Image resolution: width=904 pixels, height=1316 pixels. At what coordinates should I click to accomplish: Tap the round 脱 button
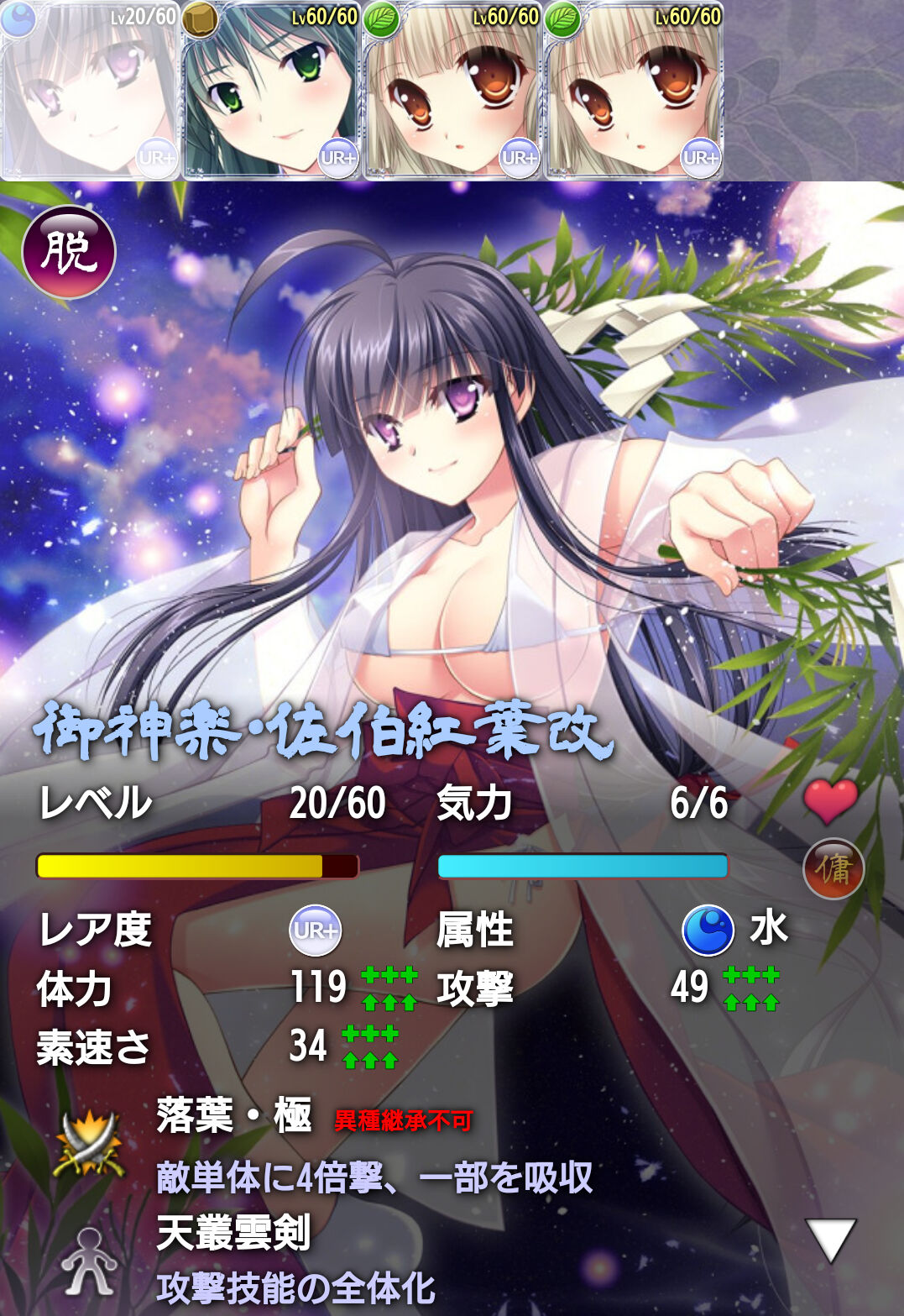(69, 252)
